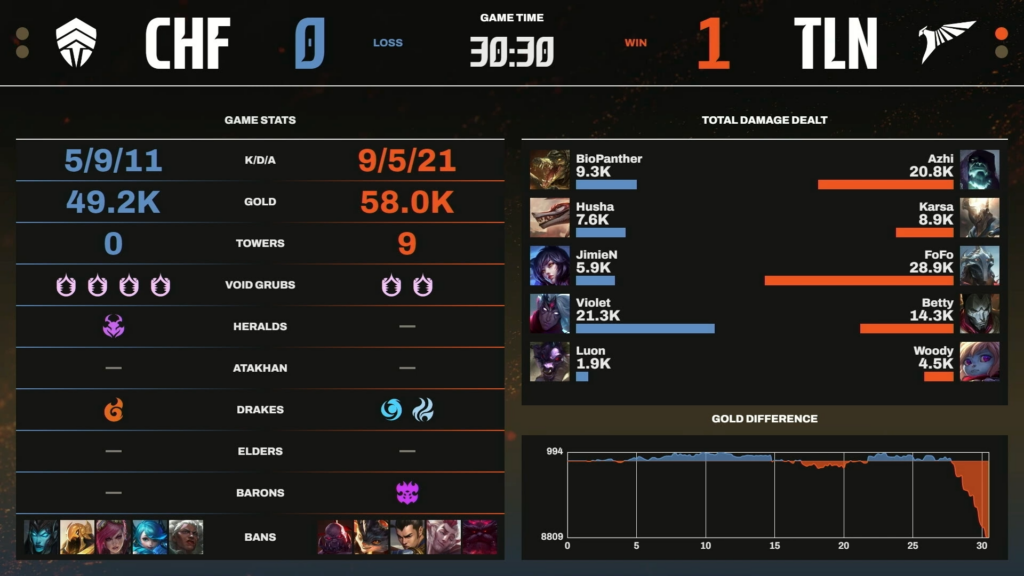This screenshot has height=576, width=1024.
Task: Click the TLN team logo
Action: [946, 43]
